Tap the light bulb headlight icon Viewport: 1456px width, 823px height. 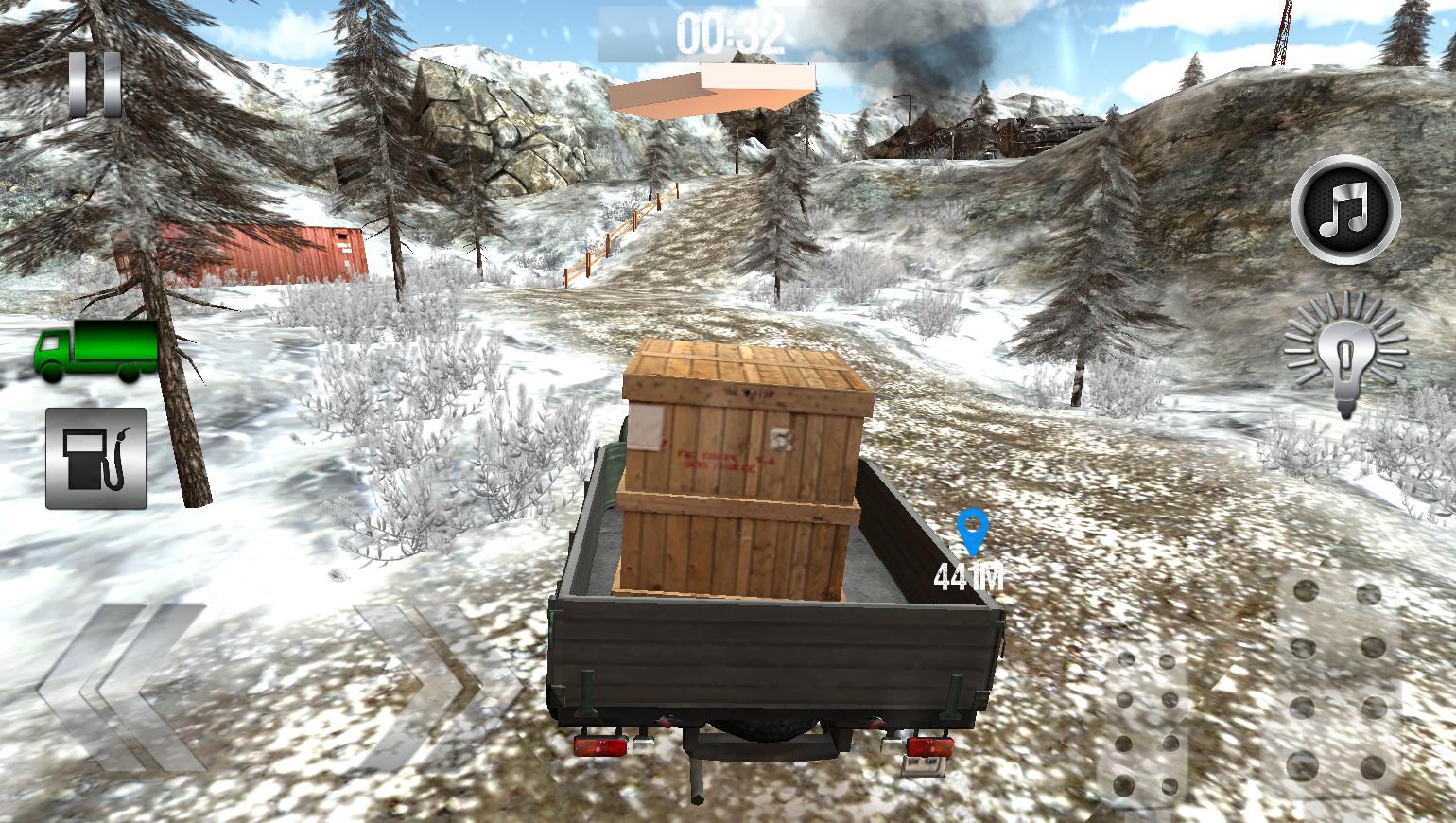1343,355
